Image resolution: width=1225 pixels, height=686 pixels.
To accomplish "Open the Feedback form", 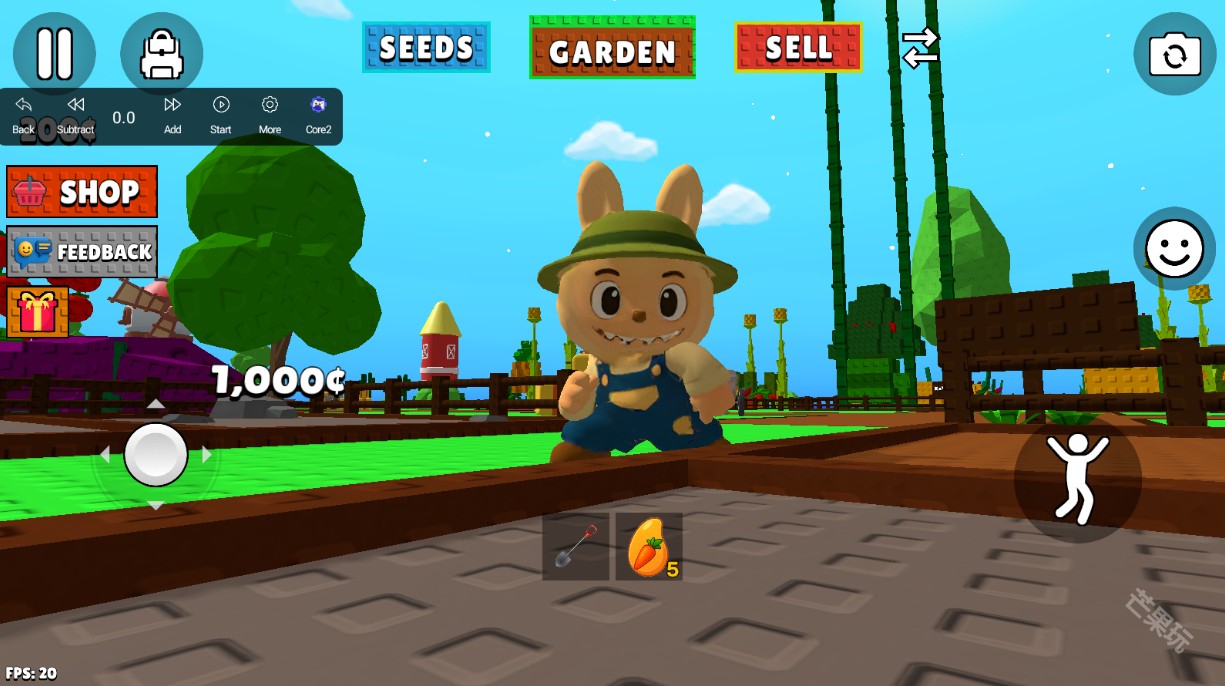I will (x=82, y=251).
